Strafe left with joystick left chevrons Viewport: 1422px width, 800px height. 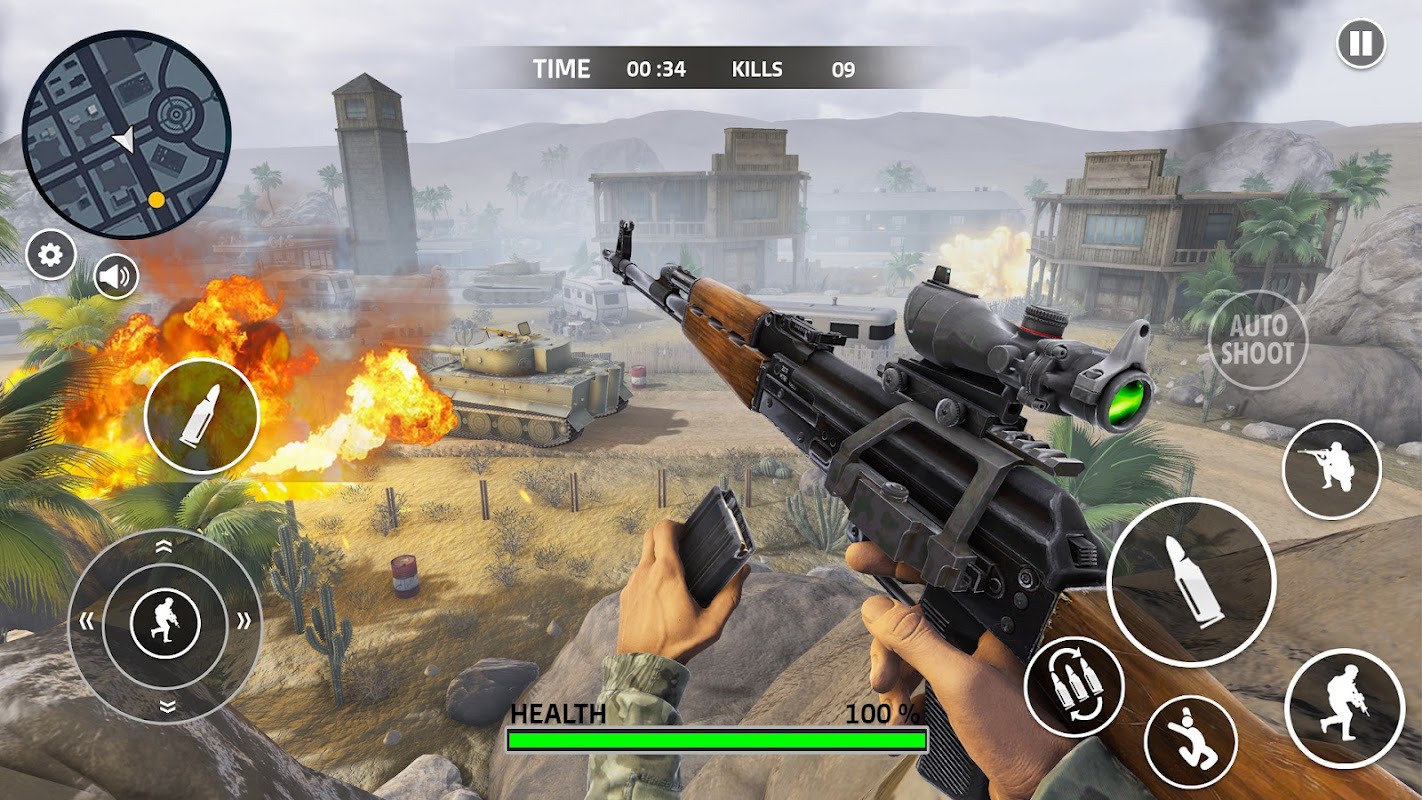pos(87,622)
